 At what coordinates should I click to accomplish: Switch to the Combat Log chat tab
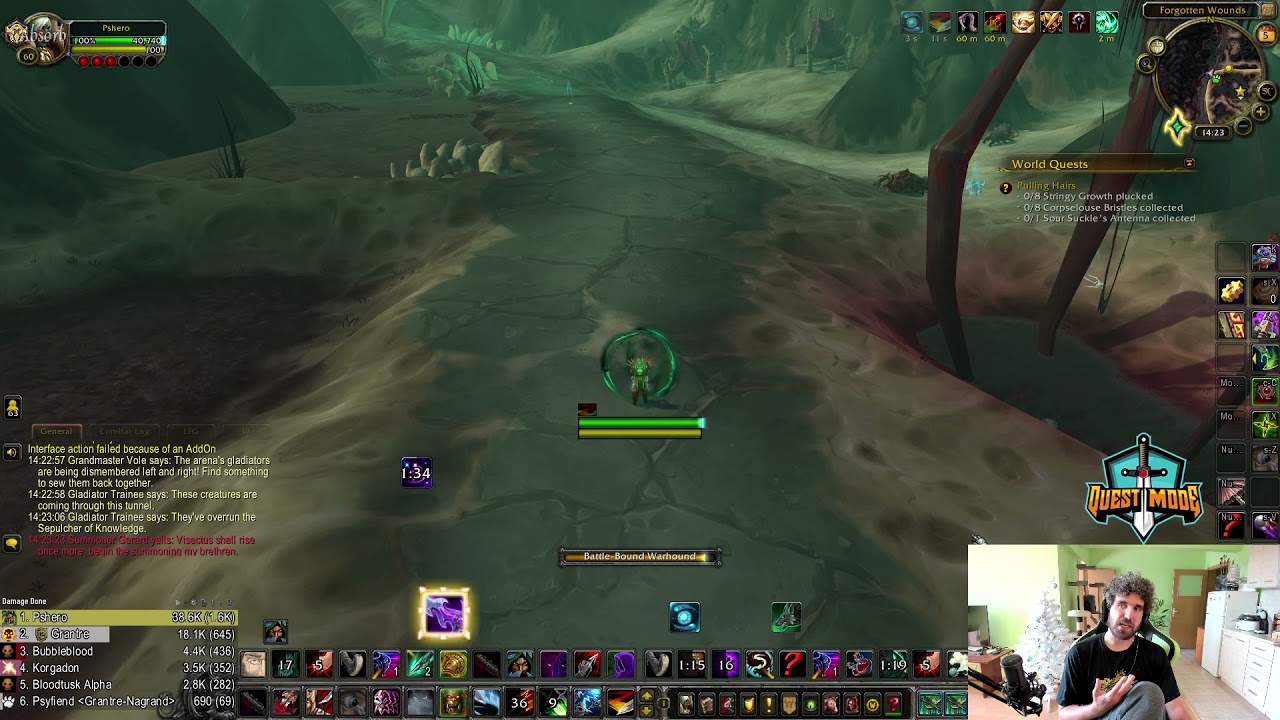coord(123,431)
